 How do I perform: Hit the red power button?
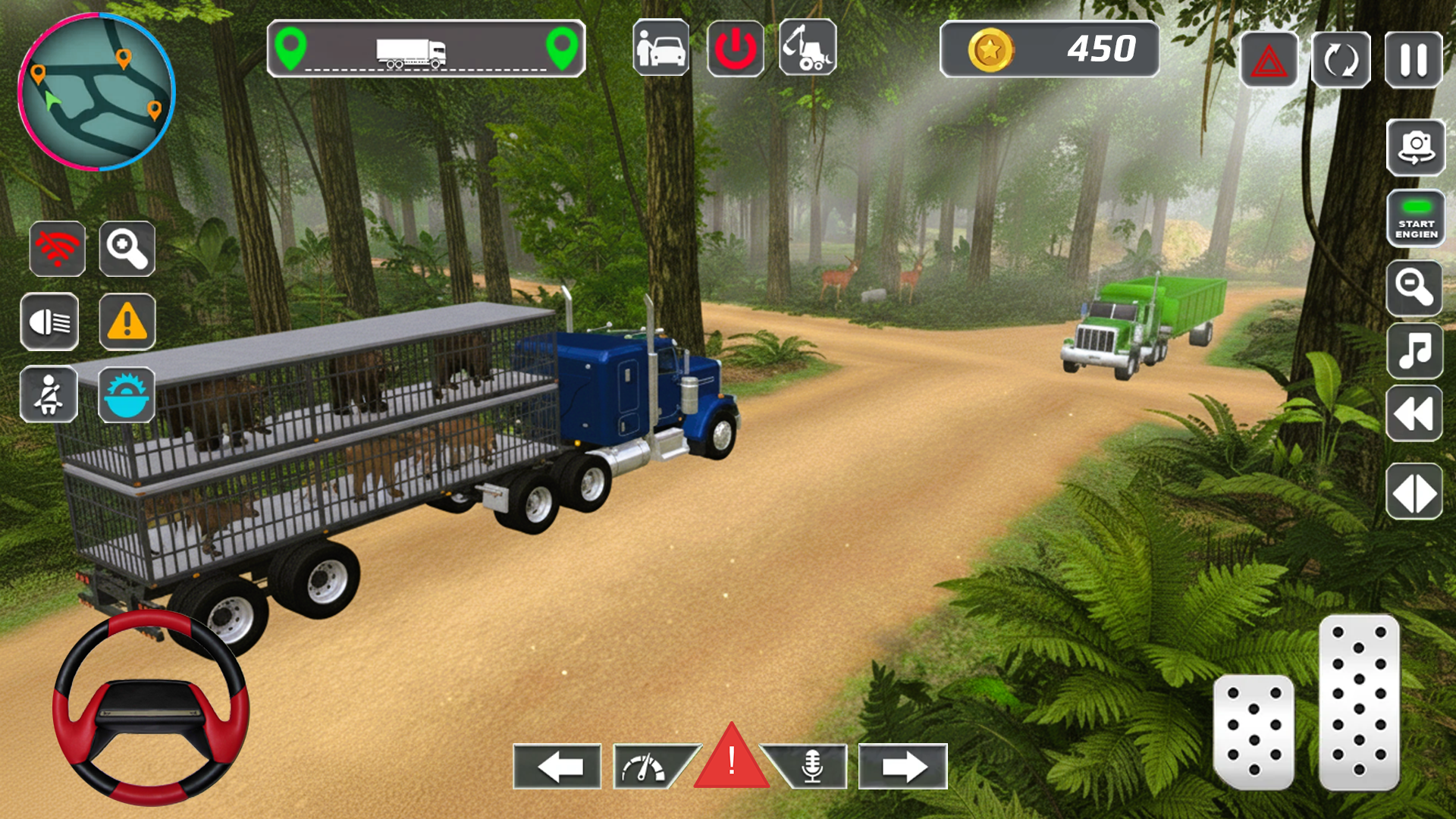tap(735, 49)
